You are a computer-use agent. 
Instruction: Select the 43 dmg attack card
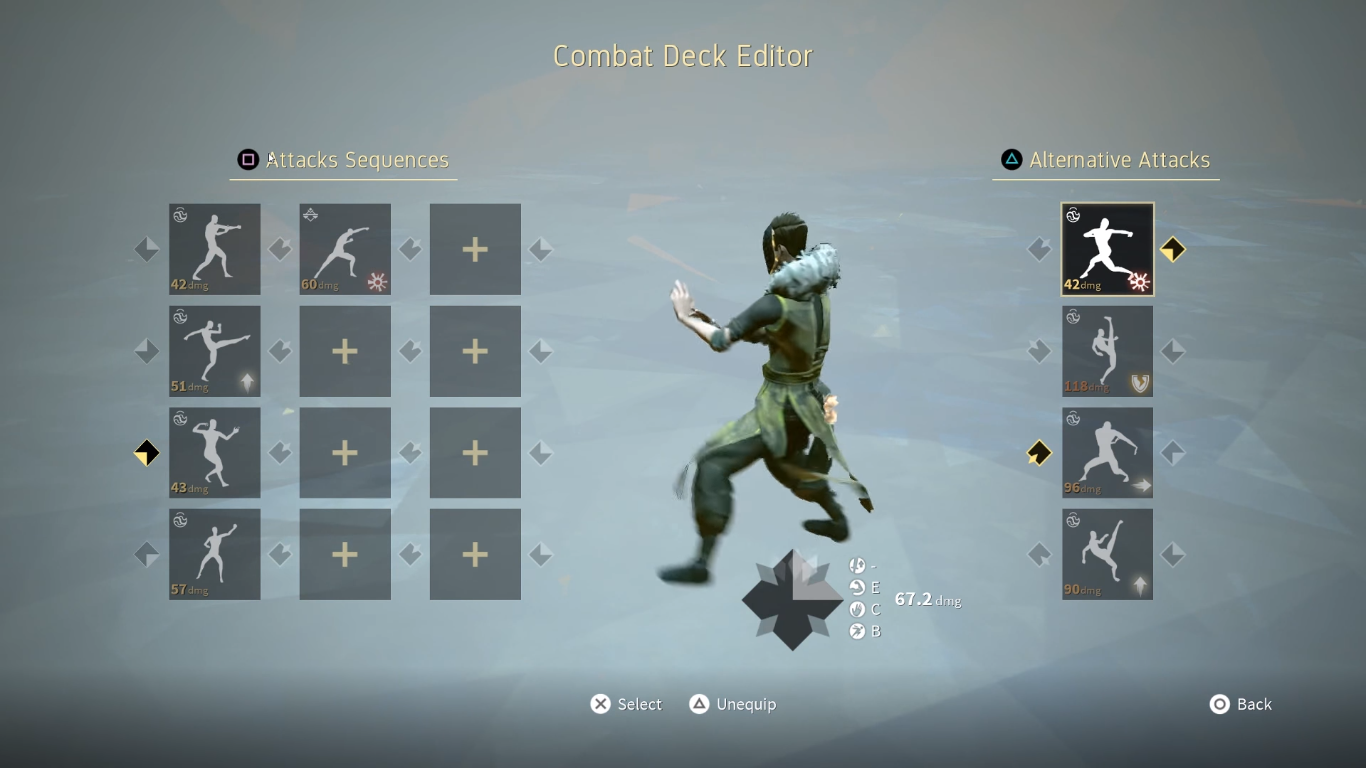coord(215,453)
